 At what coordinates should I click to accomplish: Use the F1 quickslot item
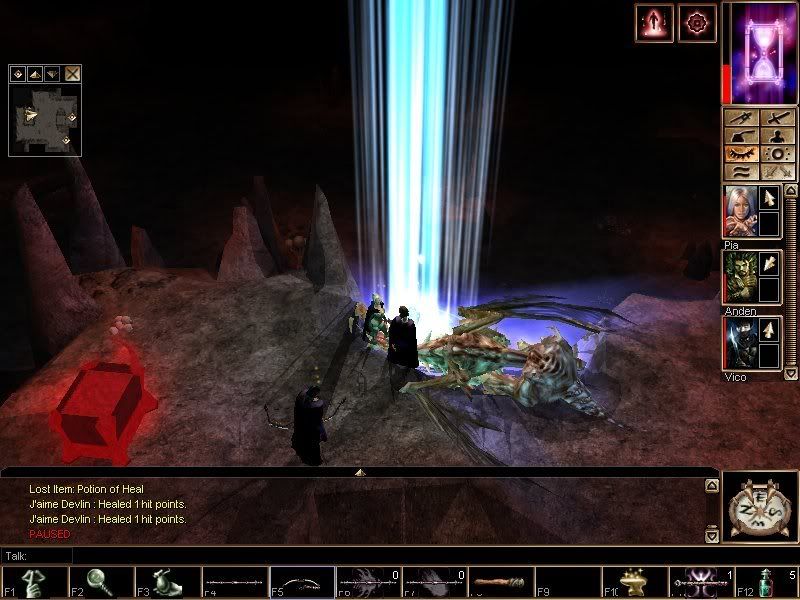click(34, 582)
